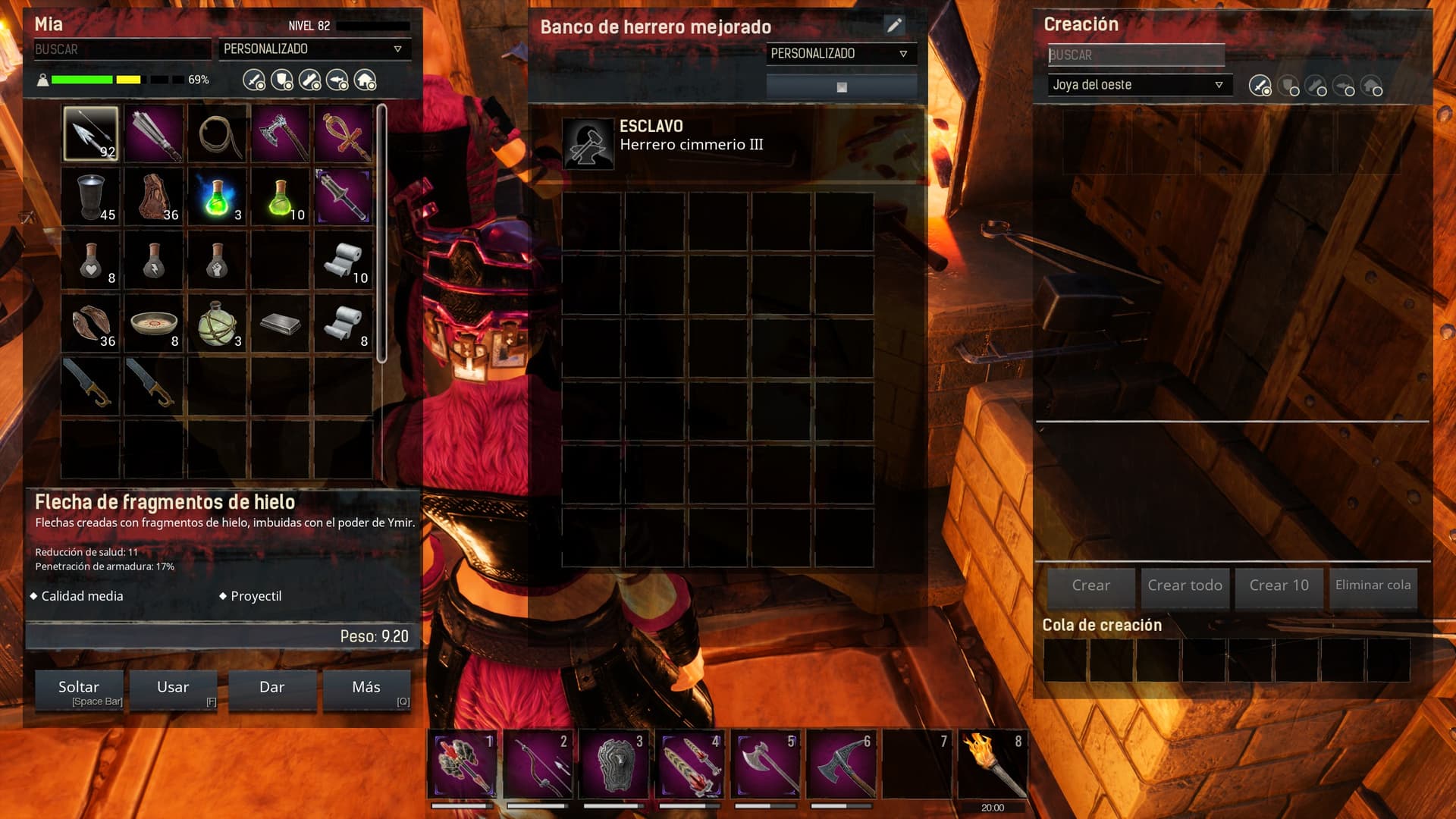
Task: Select the ice shard arrows slot
Action: [91, 133]
